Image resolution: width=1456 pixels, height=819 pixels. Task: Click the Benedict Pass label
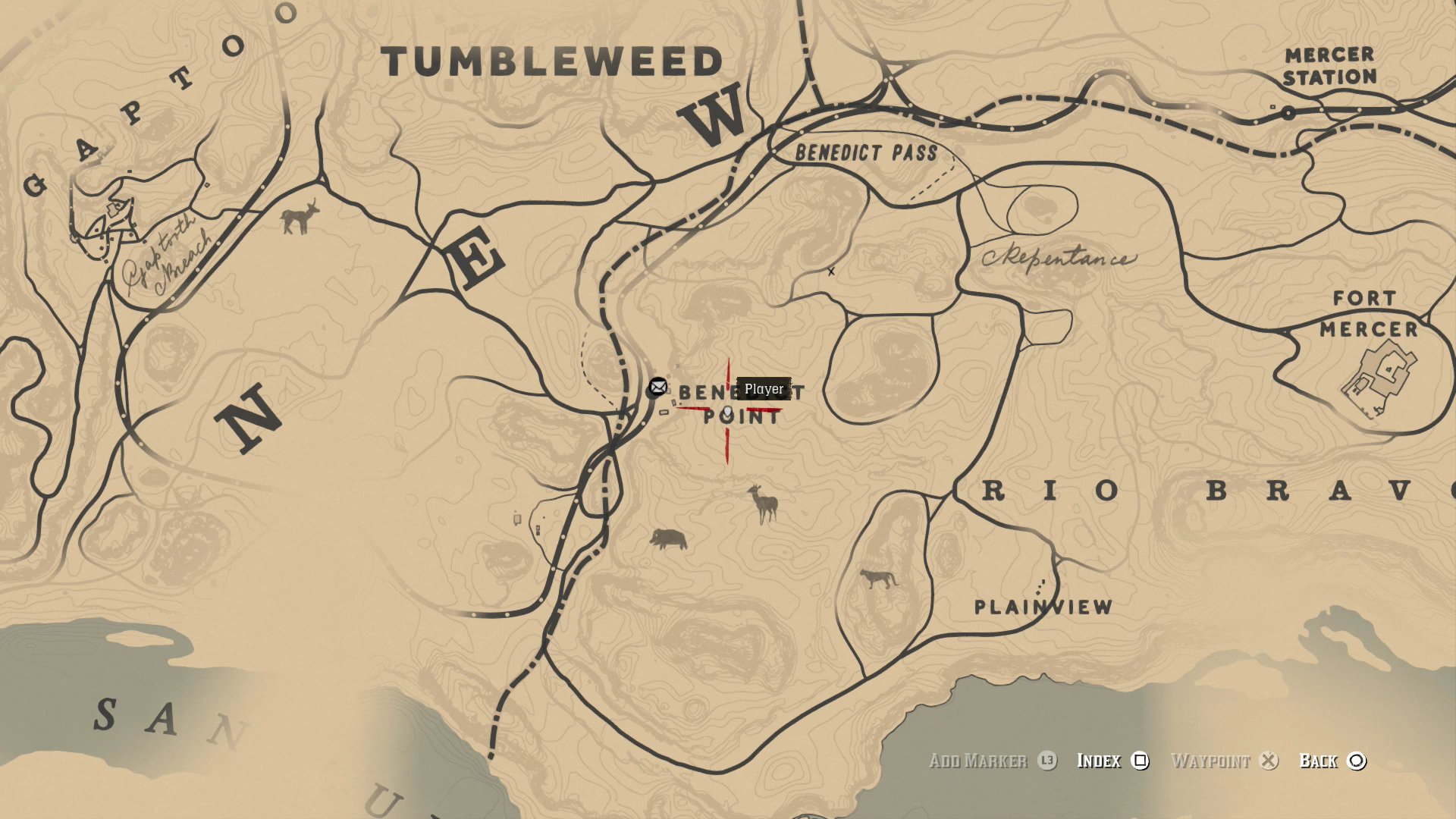(x=864, y=152)
